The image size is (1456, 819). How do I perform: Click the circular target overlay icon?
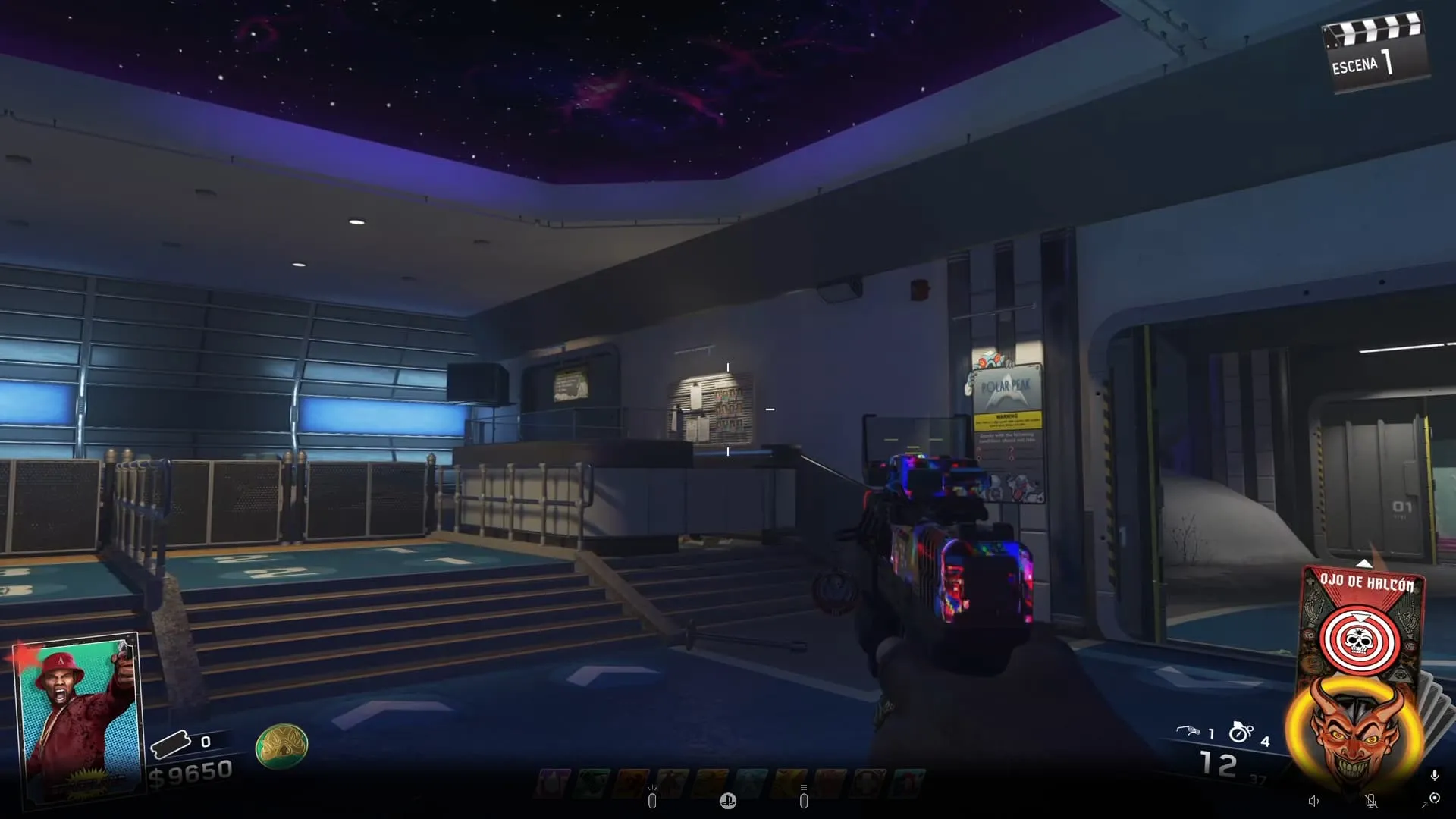[1434, 799]
